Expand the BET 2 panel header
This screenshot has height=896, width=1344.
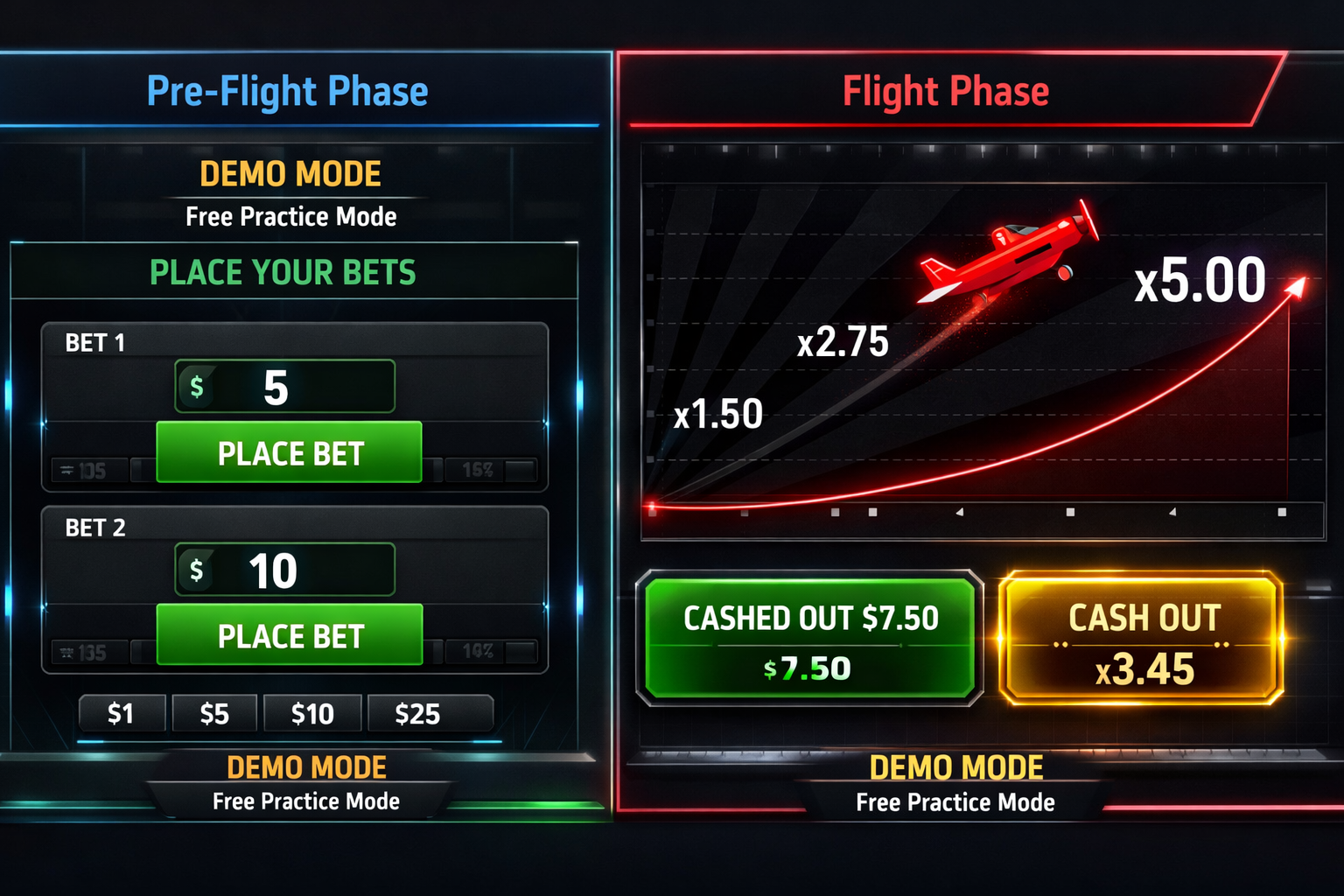[96, 528]
